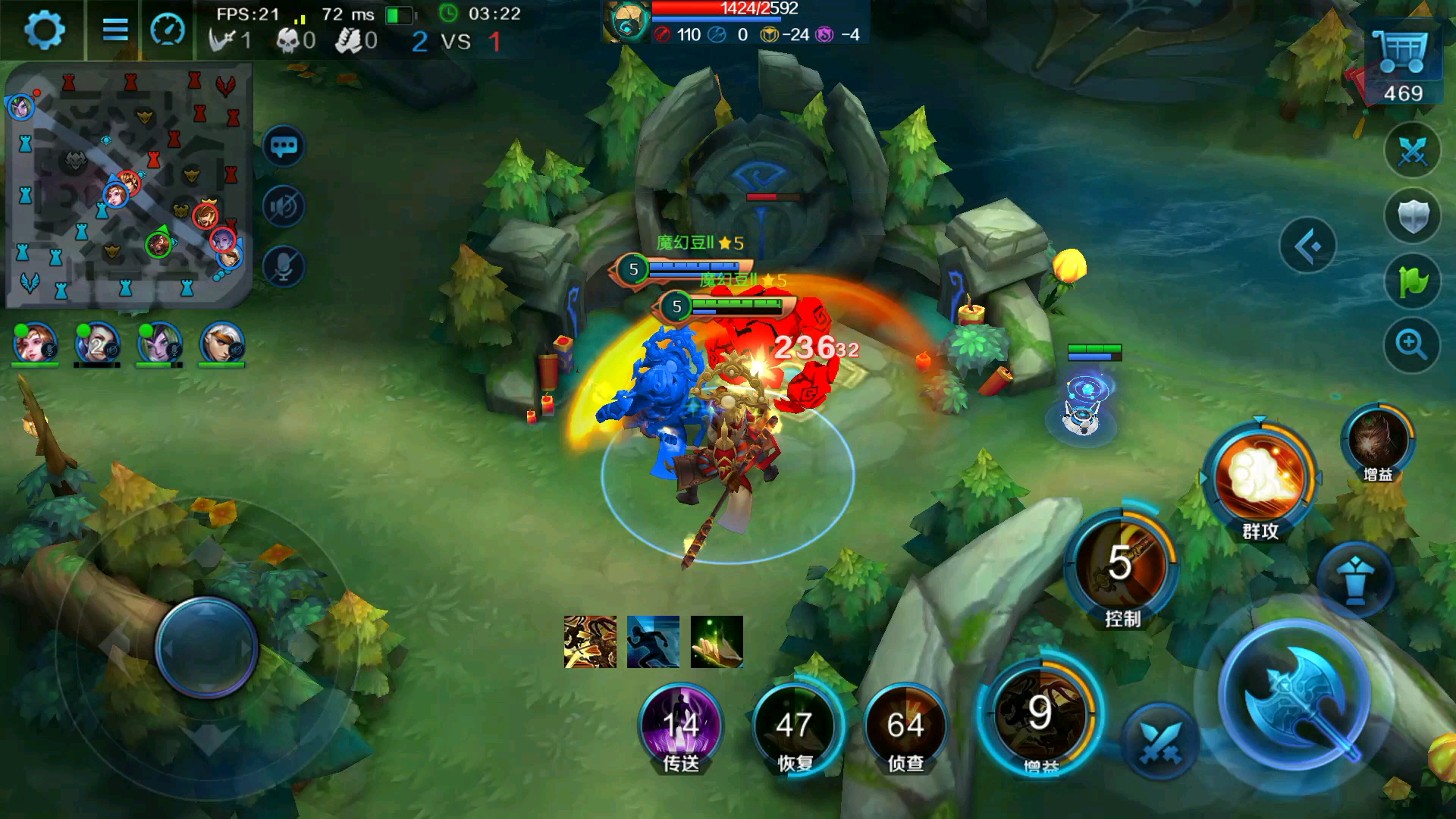Viewport: 1456px width, 819px height.
Task: Click the magnifying glass zoom button
Action: point(1412,345)
